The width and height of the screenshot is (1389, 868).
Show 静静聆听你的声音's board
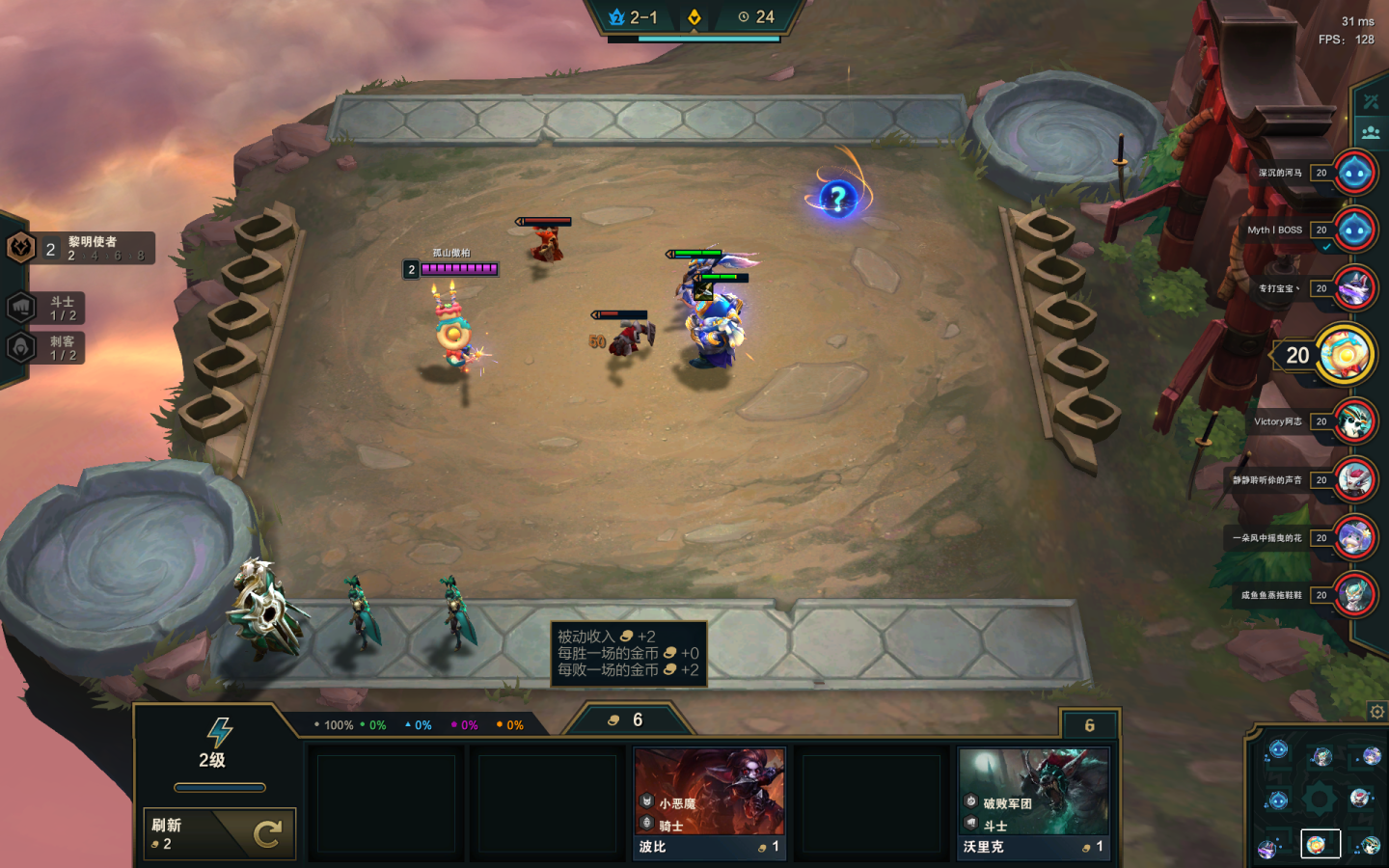pos(1354,479)
